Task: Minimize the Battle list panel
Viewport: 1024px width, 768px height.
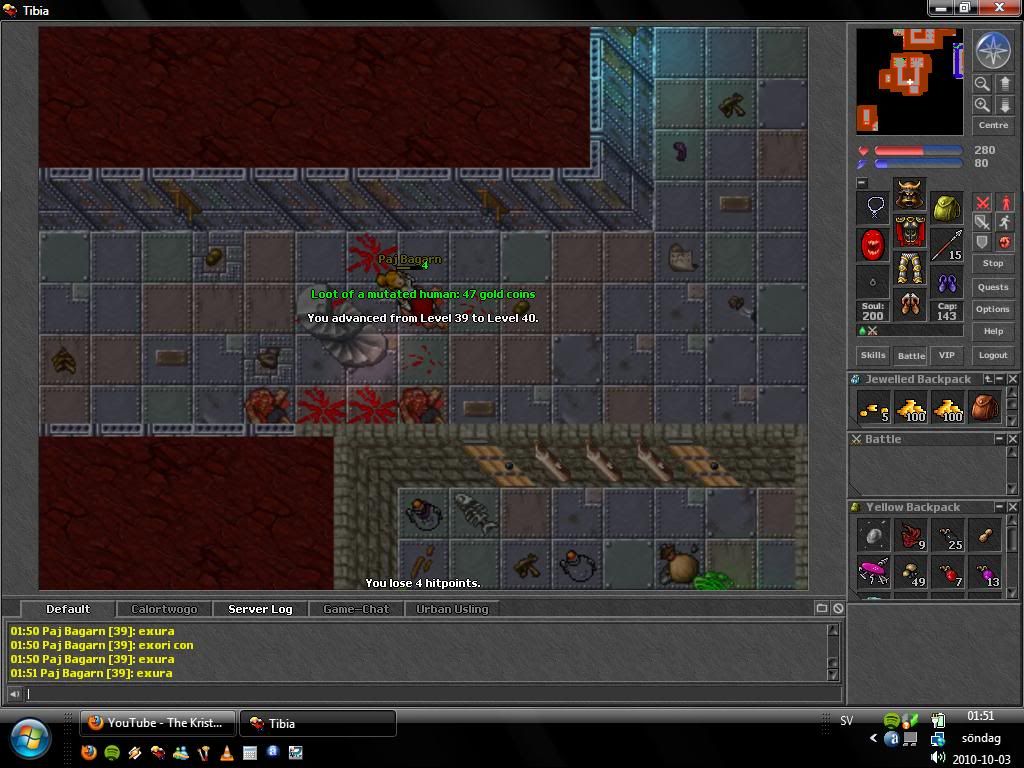Action: point(999,439)
